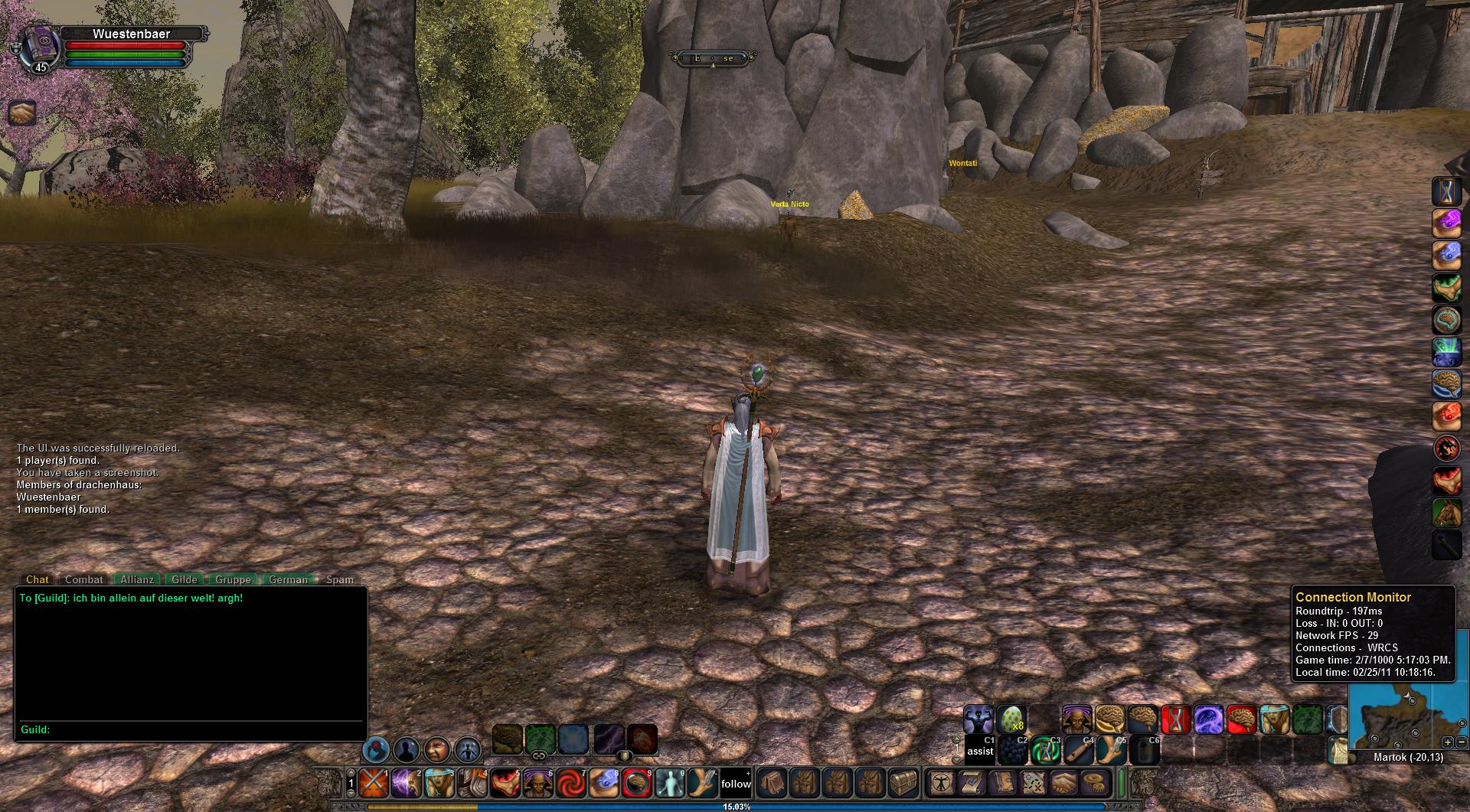Show the Gruppe chat tab
The width and height of the screenshot is (1470, 812).
(233, 579)
